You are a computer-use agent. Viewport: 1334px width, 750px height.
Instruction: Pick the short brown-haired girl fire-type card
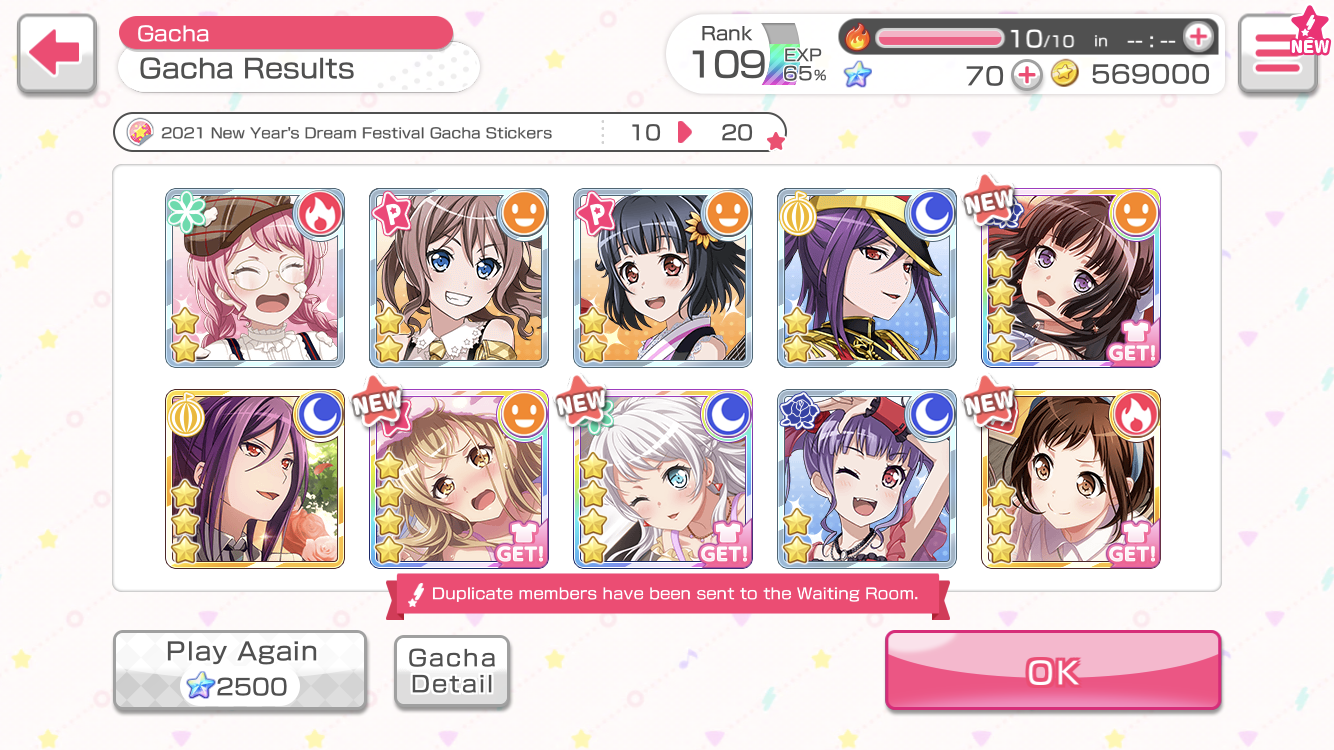[x=1071, y=479]
